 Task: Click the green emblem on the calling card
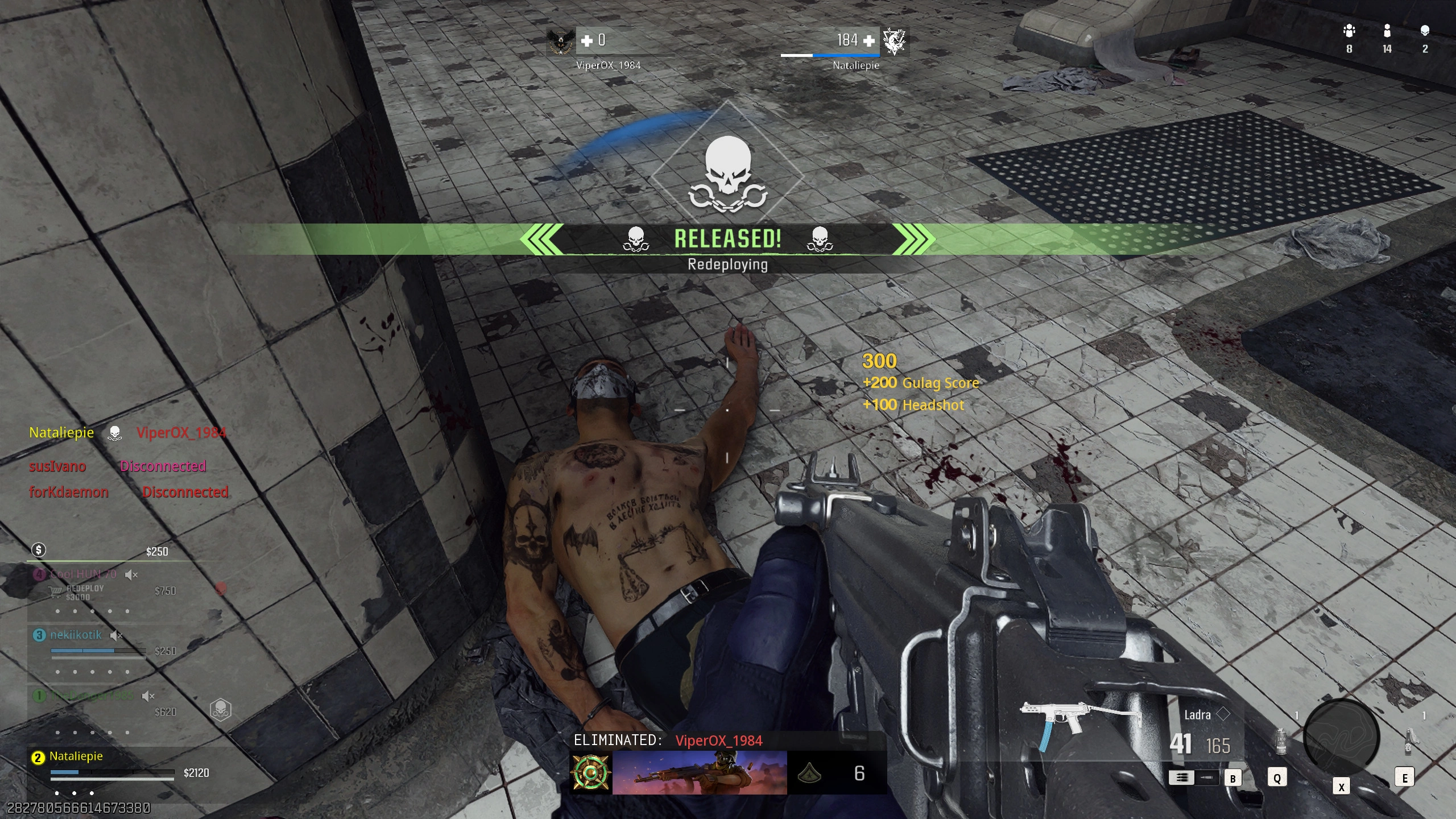[x=591, y=772]
